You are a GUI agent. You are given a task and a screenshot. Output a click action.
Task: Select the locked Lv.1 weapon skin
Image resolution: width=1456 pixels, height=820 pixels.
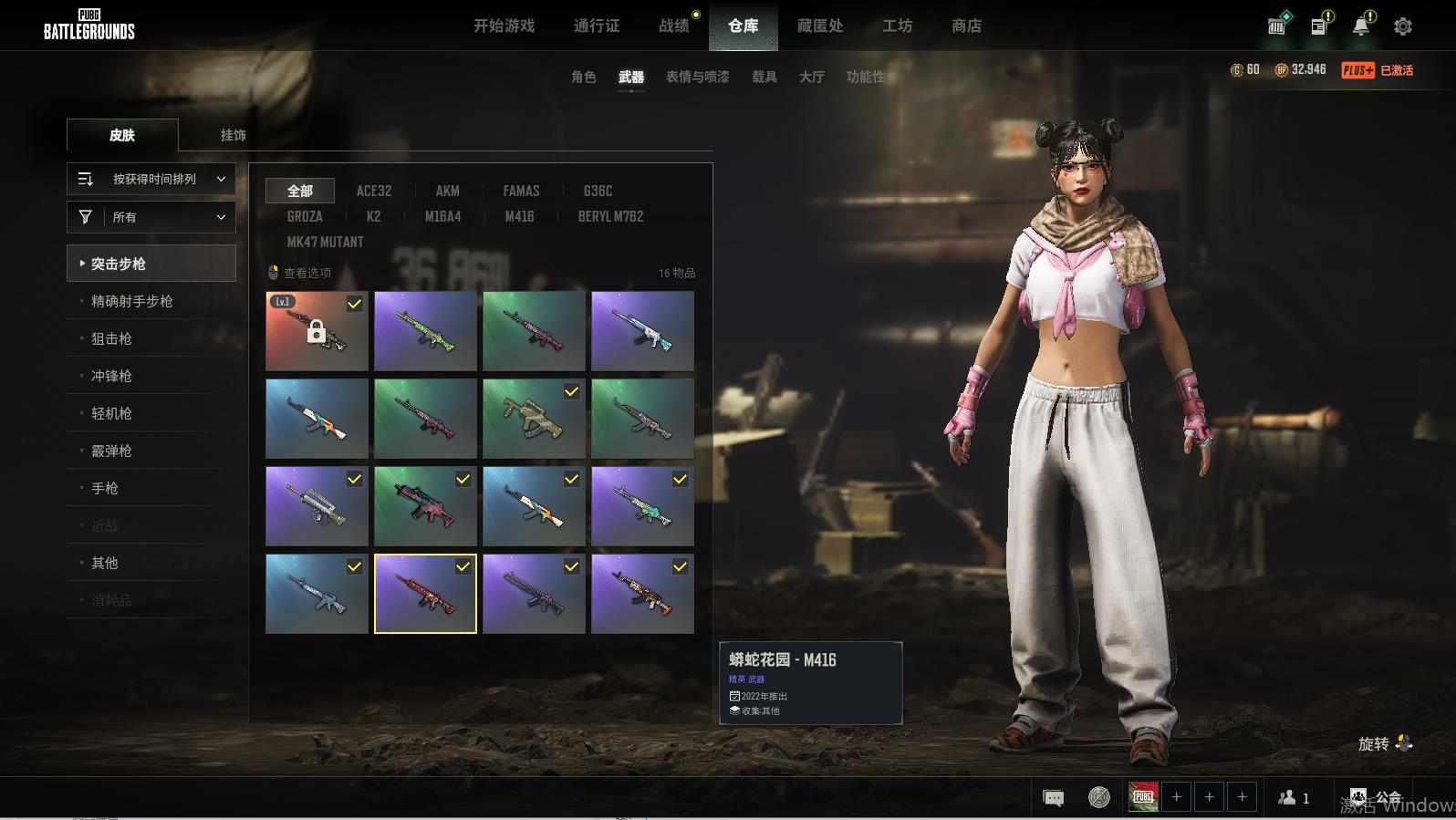[317, 331]
